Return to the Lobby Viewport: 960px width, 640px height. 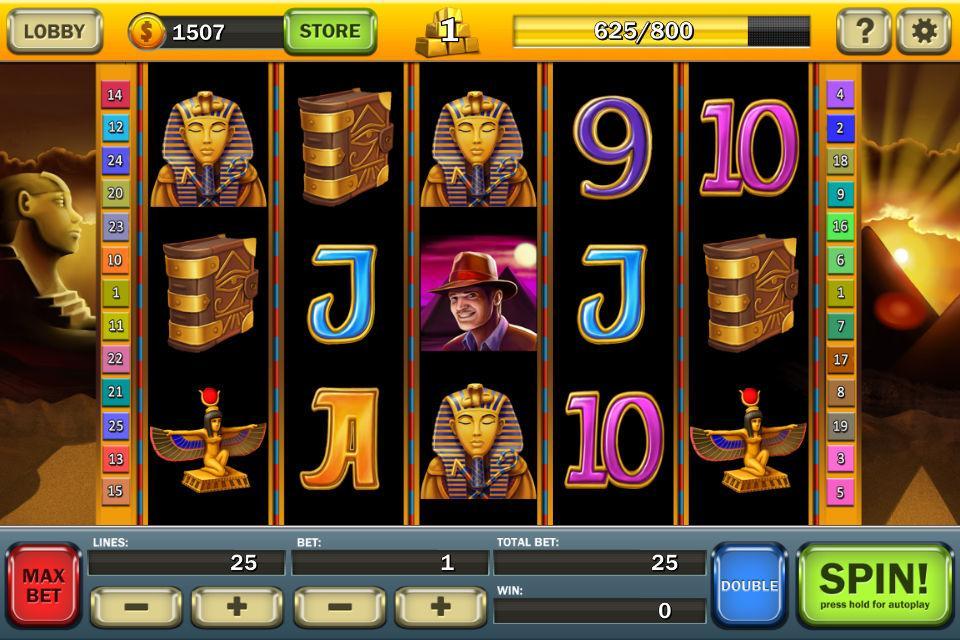pos(54,31)
